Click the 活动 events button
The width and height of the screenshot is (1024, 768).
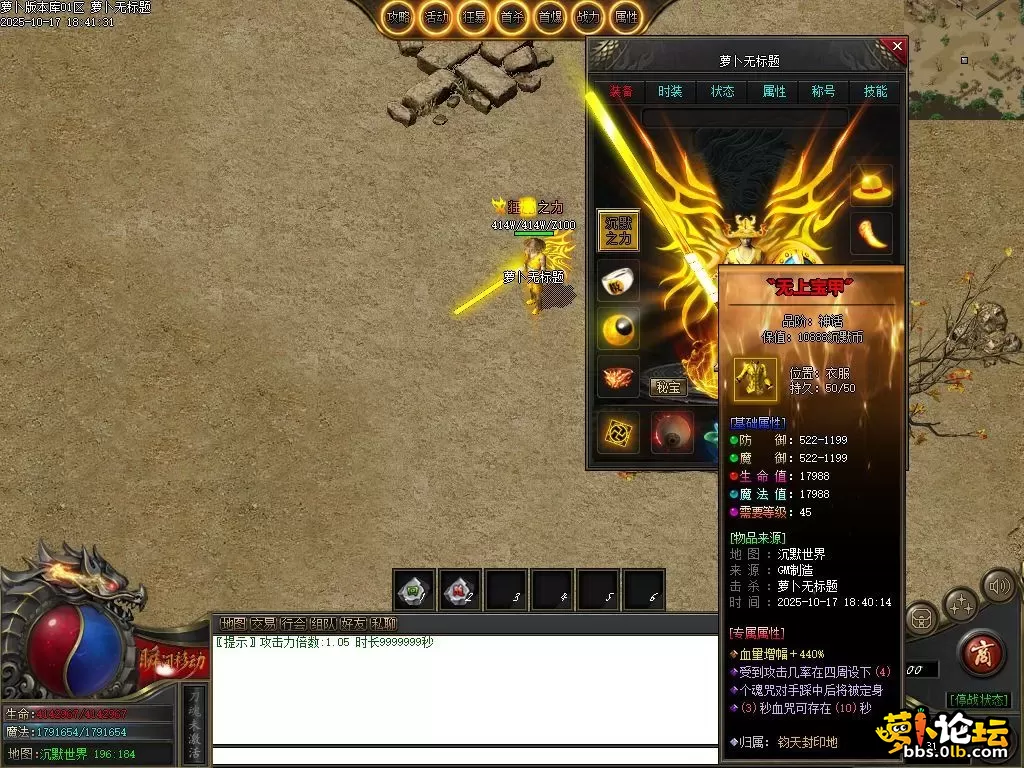436,17
